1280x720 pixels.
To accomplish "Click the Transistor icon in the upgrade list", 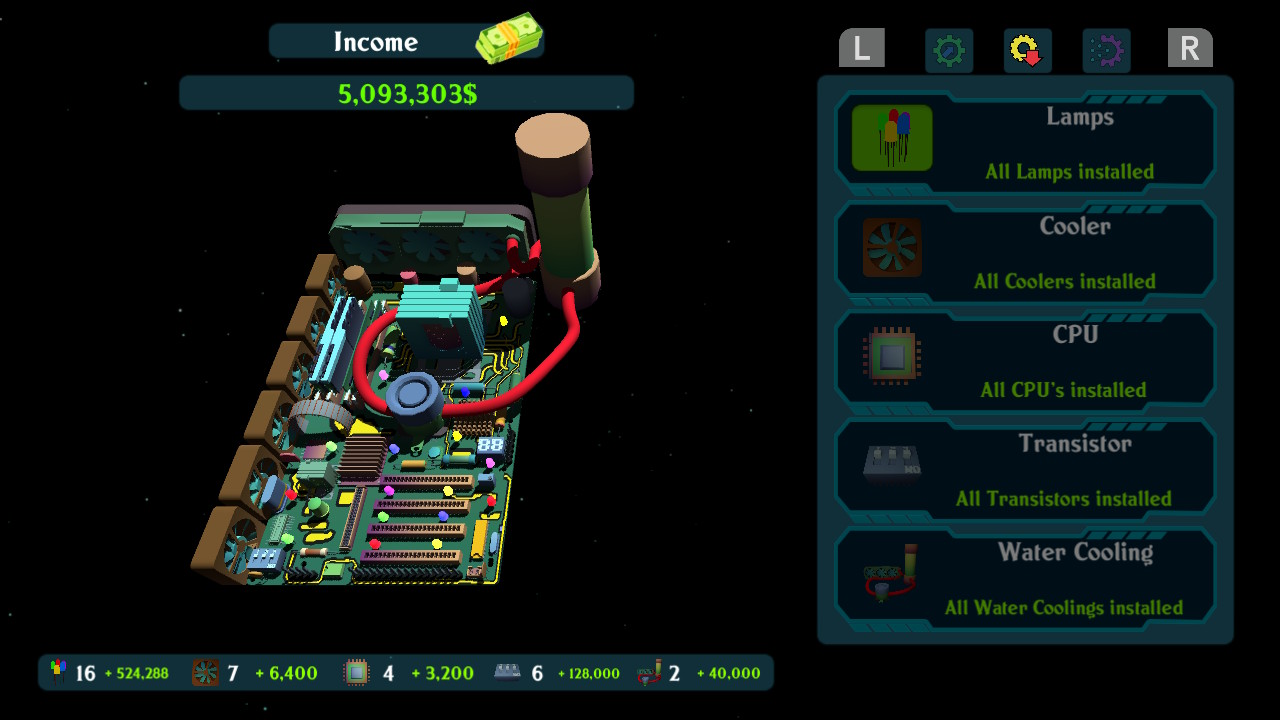I will point(890,464).
